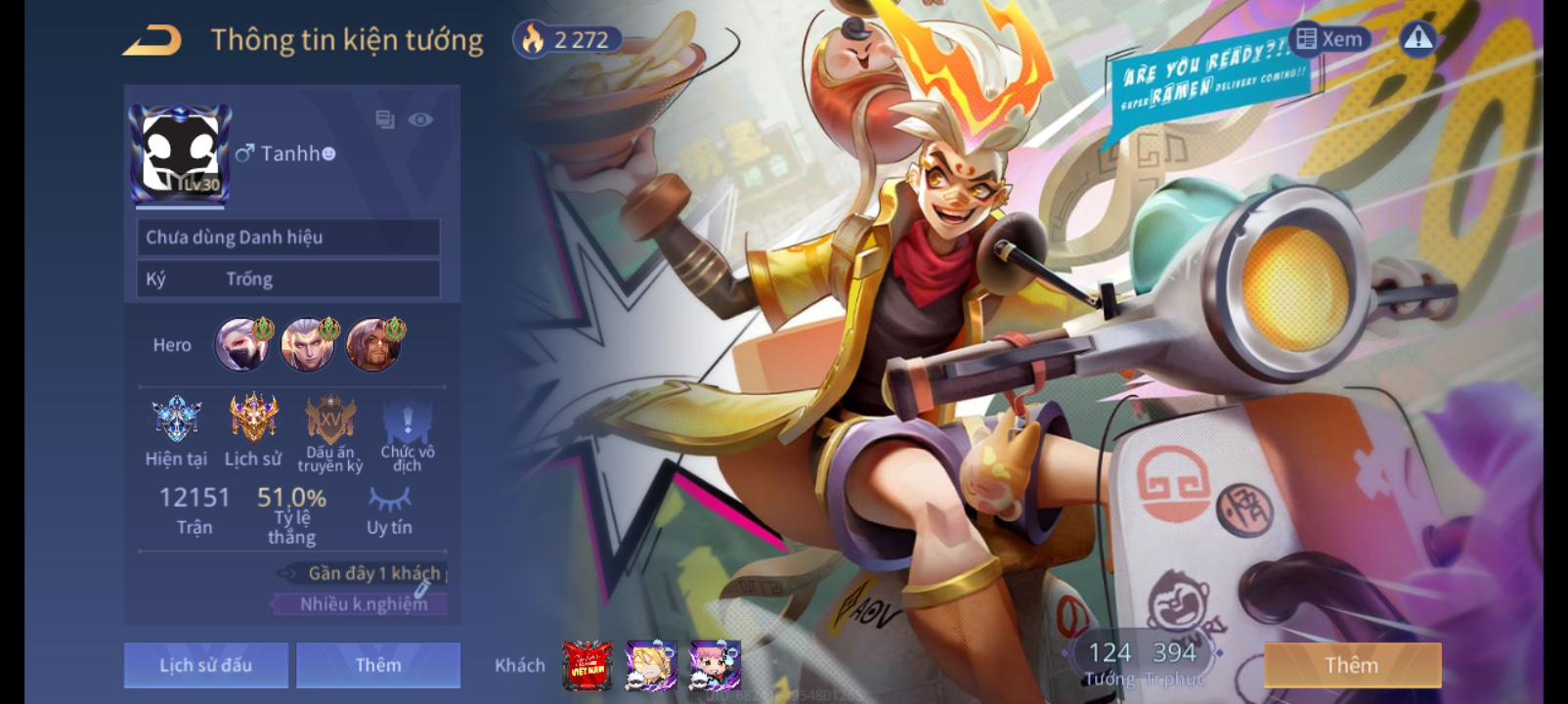The image size is (1568, 704).
Task: Select the bearded hero portrait
Action: [x=373, y=344]
